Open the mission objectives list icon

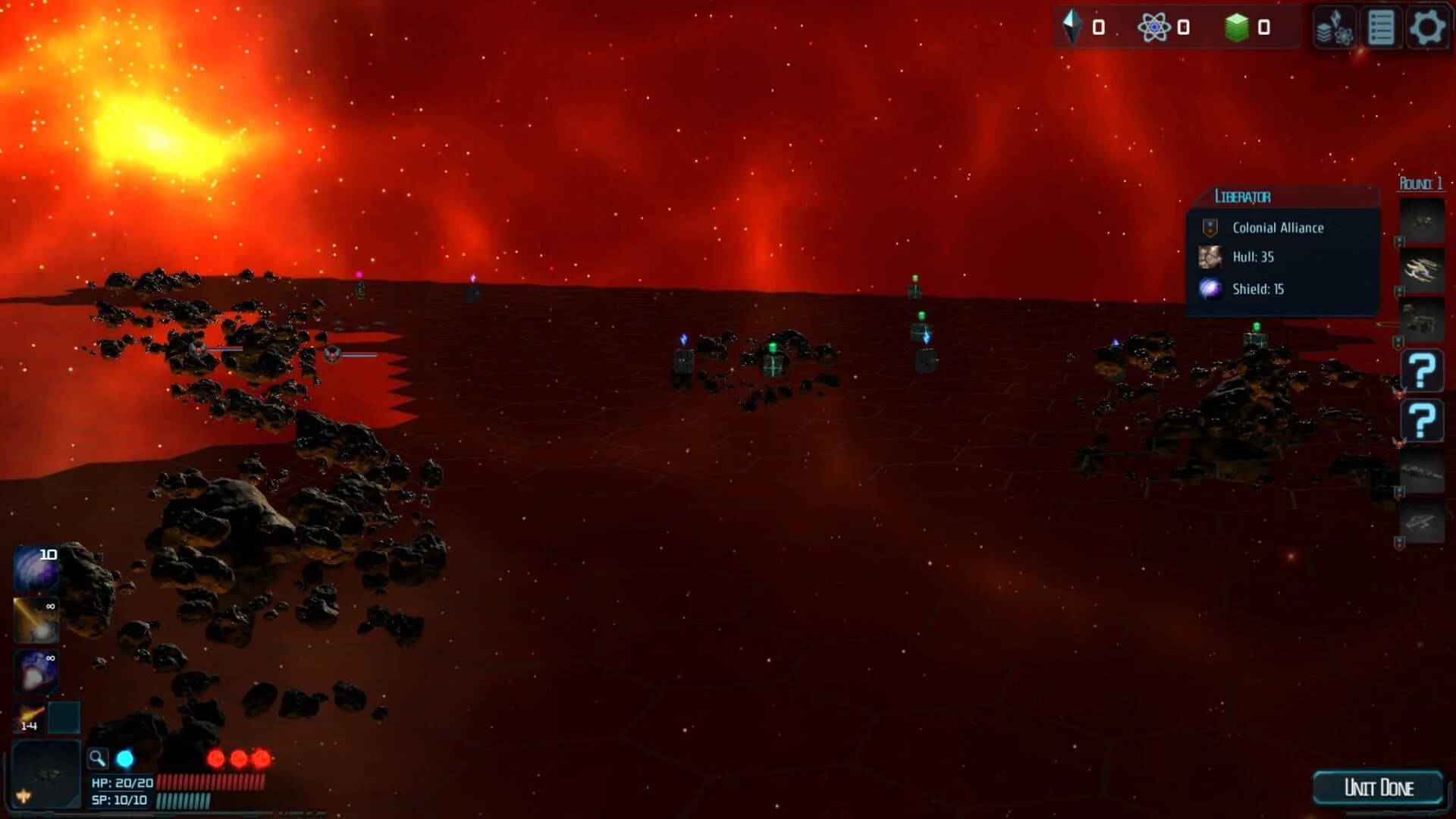[x=1382, y=29]
